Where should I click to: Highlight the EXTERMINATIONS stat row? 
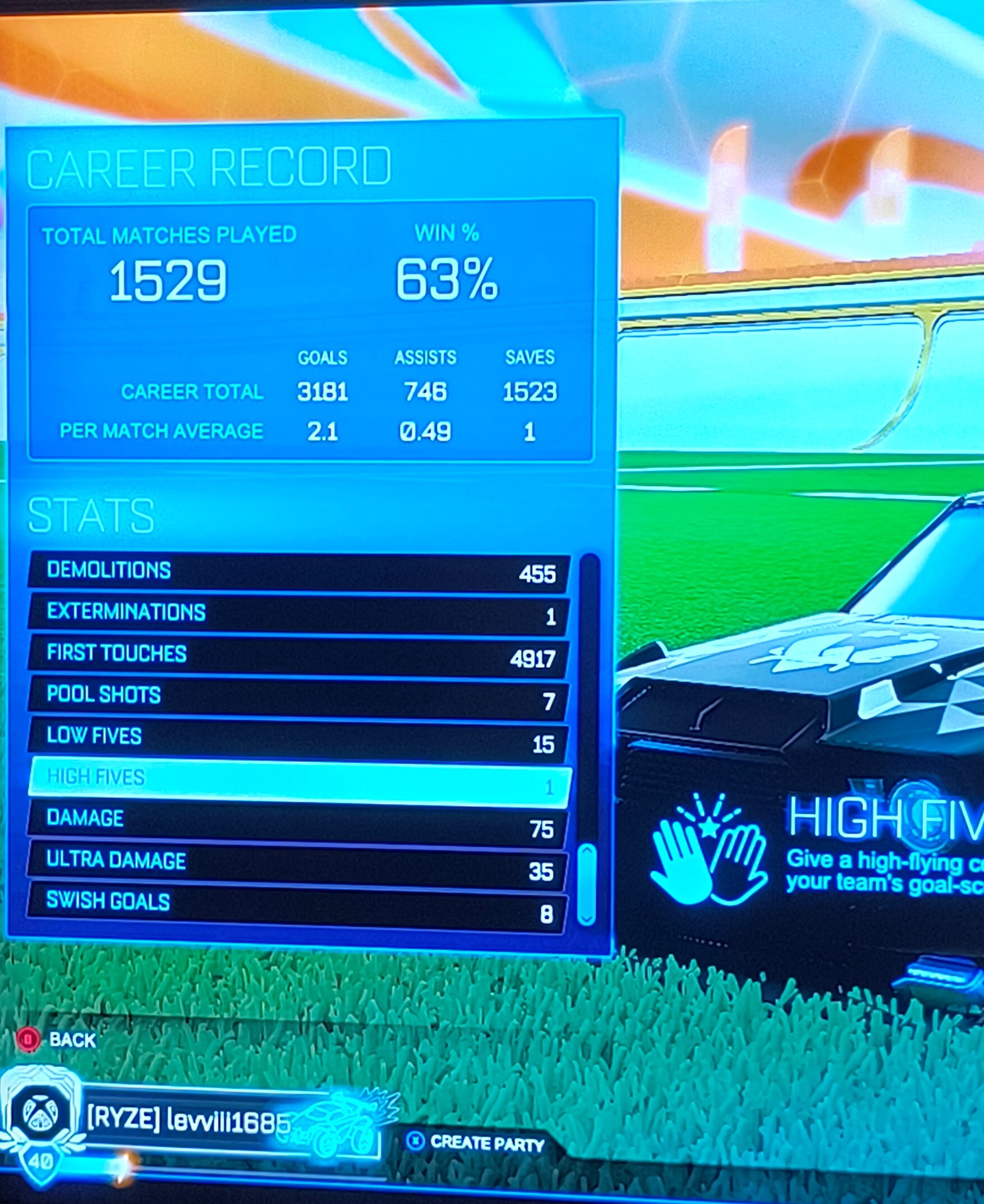(x=295, y=614)
